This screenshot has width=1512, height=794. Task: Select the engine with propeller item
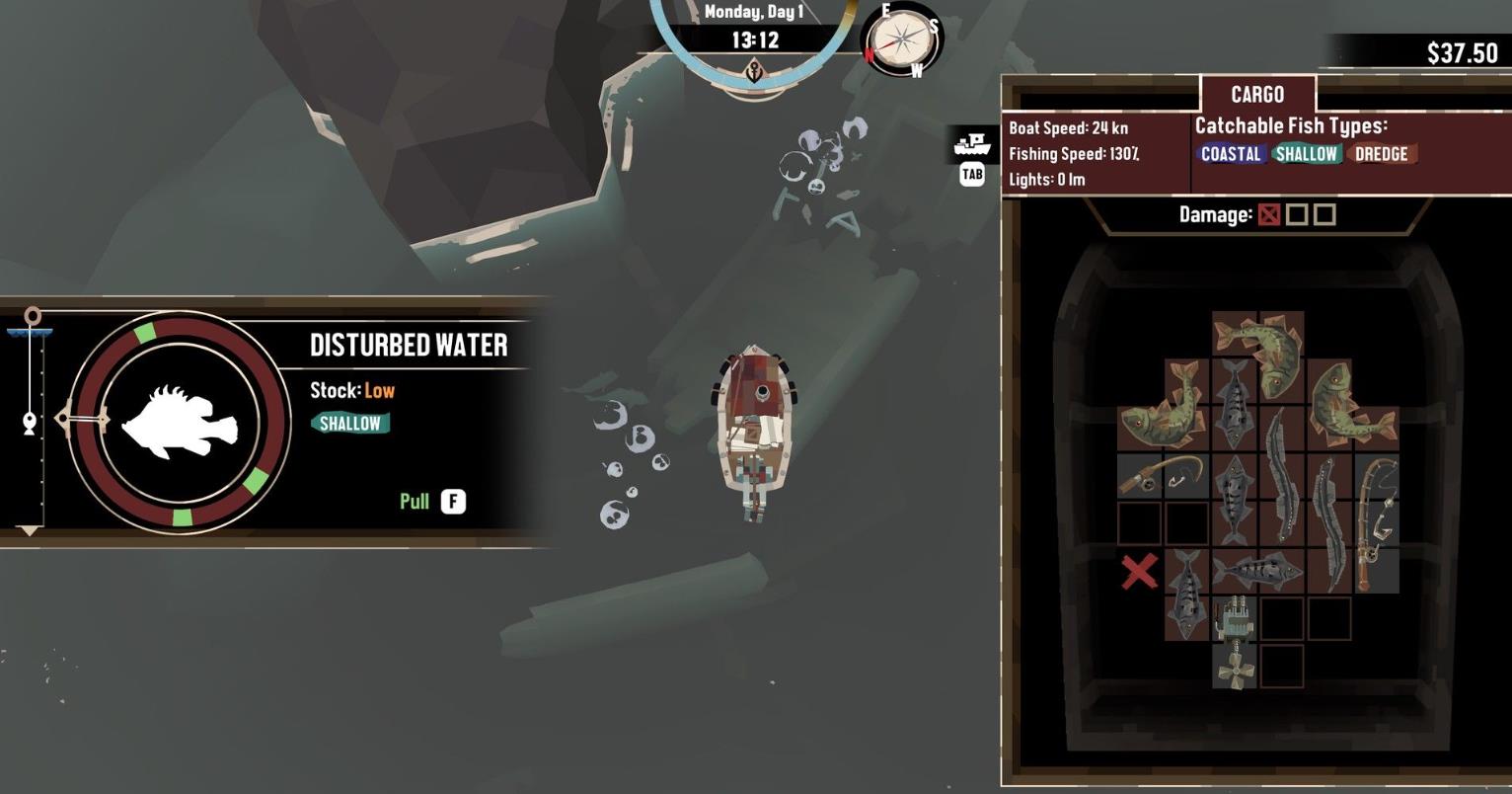[x=1234, y=642]
